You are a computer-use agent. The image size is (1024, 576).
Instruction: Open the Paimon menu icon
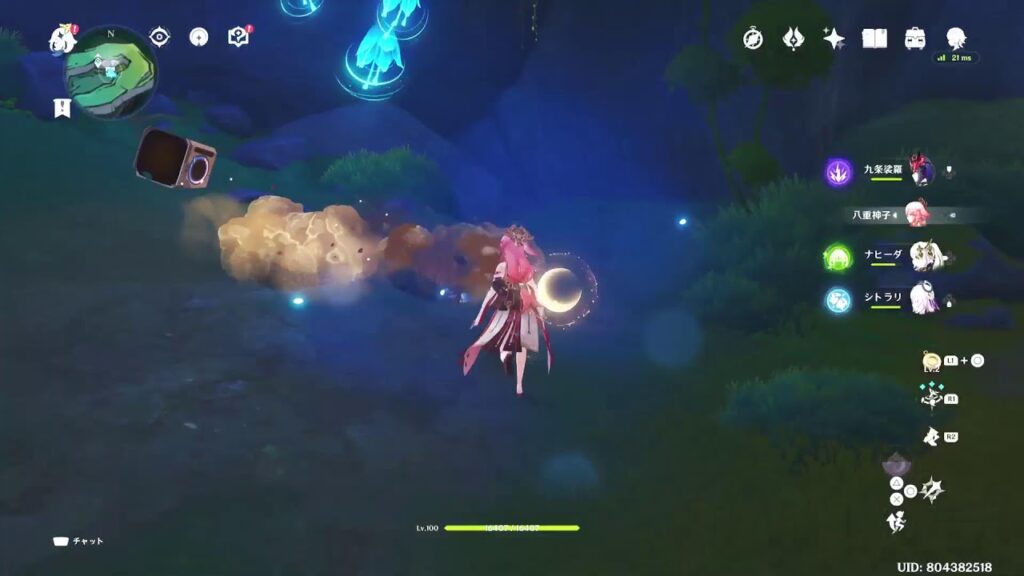(62, 40)
